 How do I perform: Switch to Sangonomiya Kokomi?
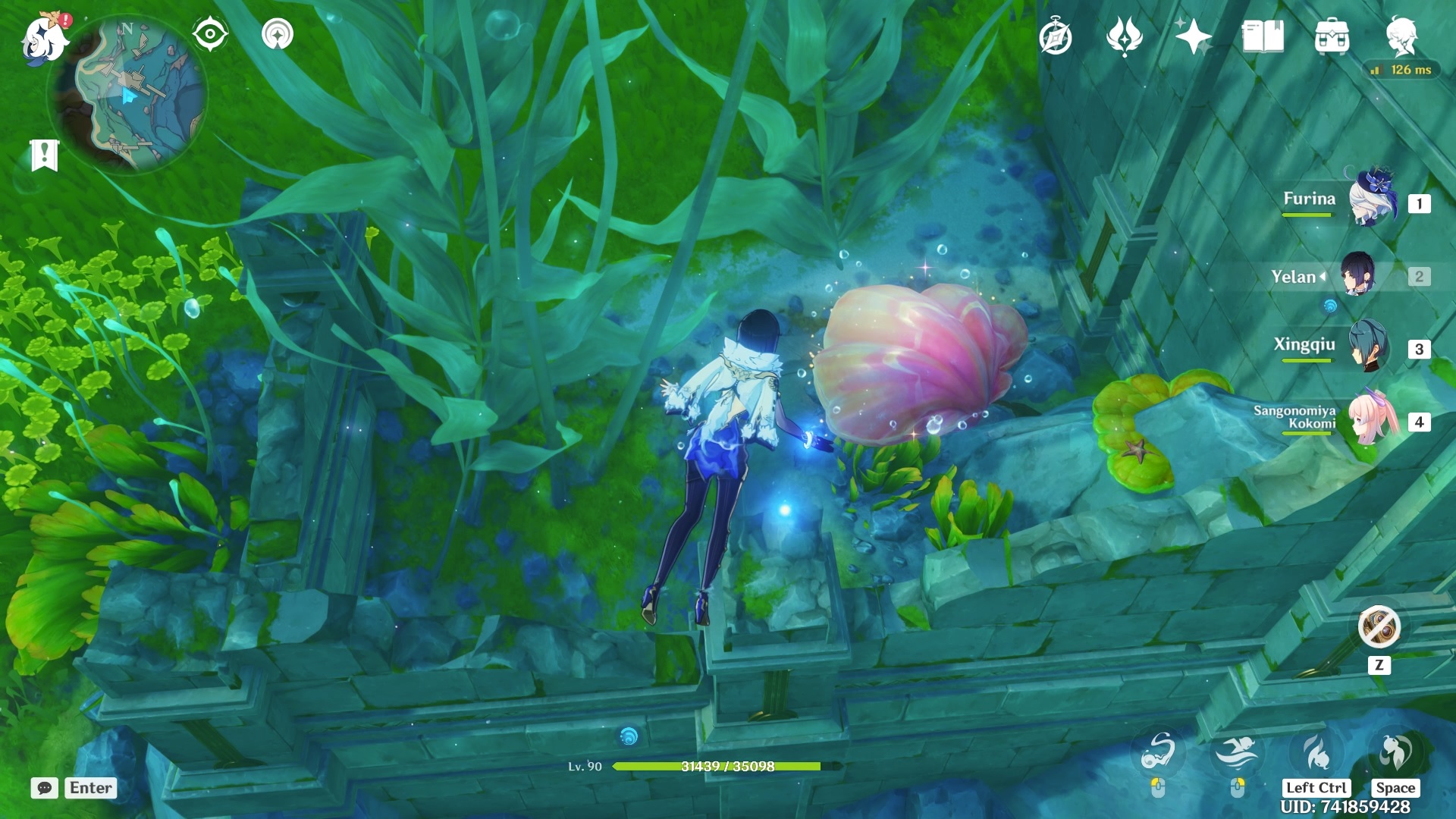coord(1372,419)
